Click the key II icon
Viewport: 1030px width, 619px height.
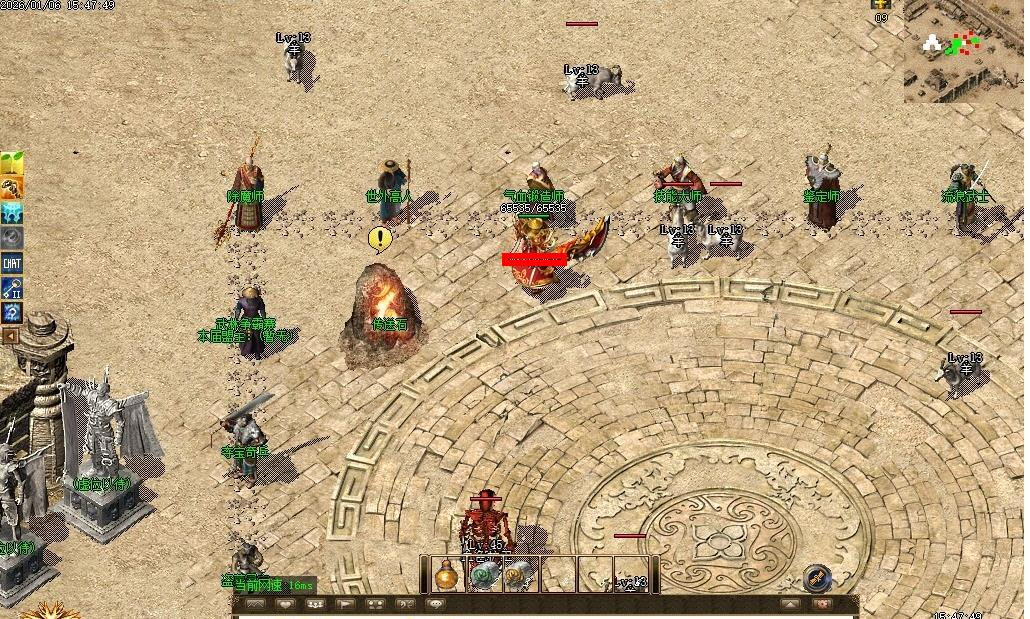tap(12, 288)
